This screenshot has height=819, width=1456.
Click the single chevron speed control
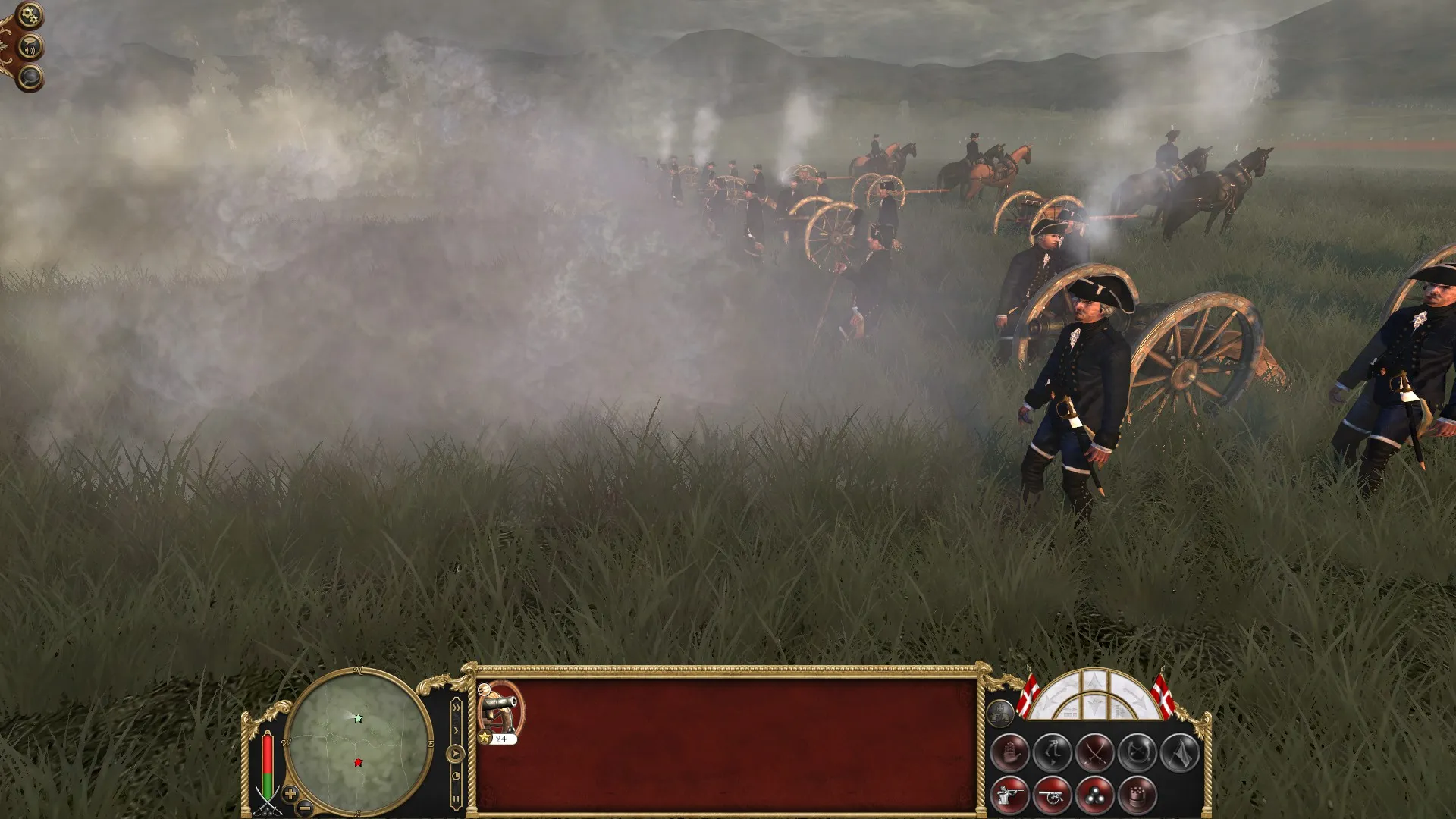point(457,730)
